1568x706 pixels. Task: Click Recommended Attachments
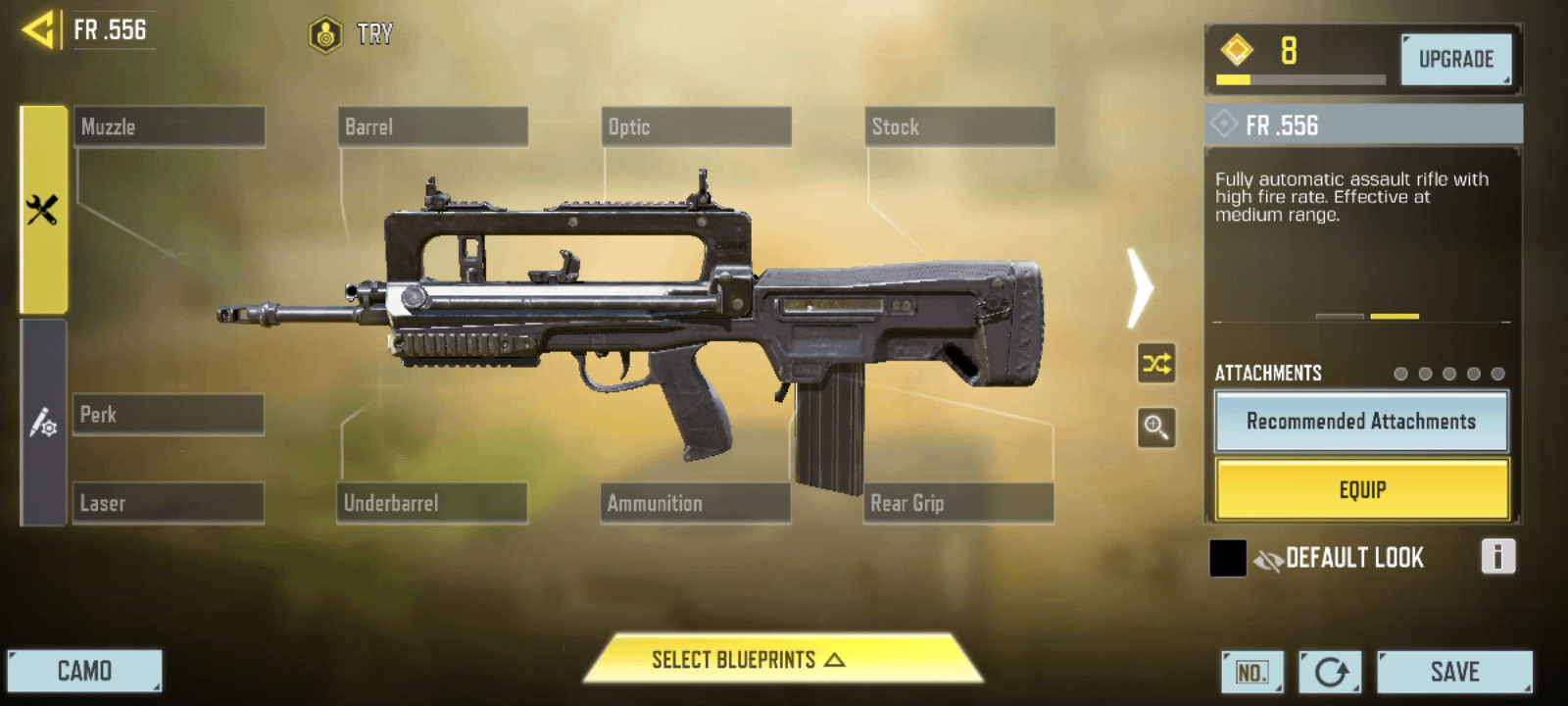[x=1361, y=422]
